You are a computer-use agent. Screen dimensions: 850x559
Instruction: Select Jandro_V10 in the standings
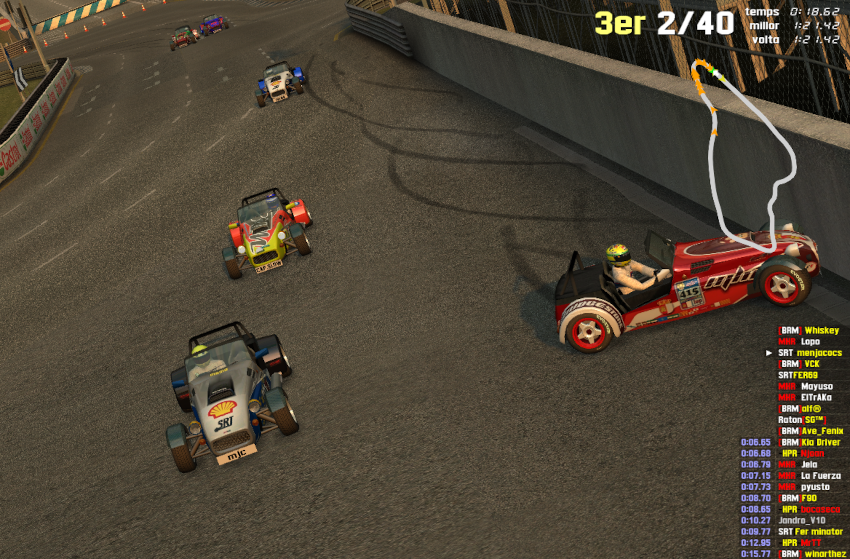click(802, 520)
